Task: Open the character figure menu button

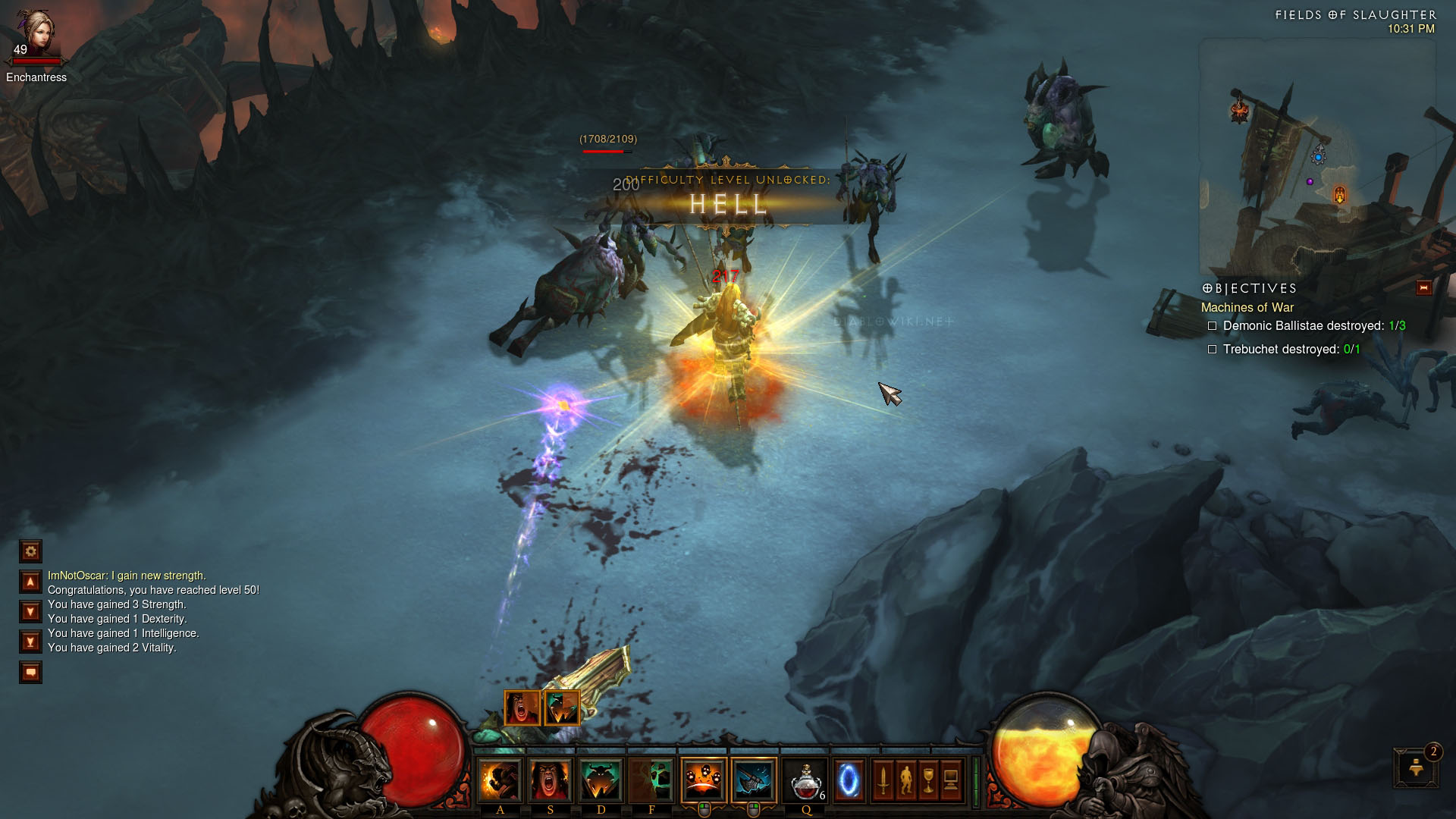Action: [x=905, y=780]
